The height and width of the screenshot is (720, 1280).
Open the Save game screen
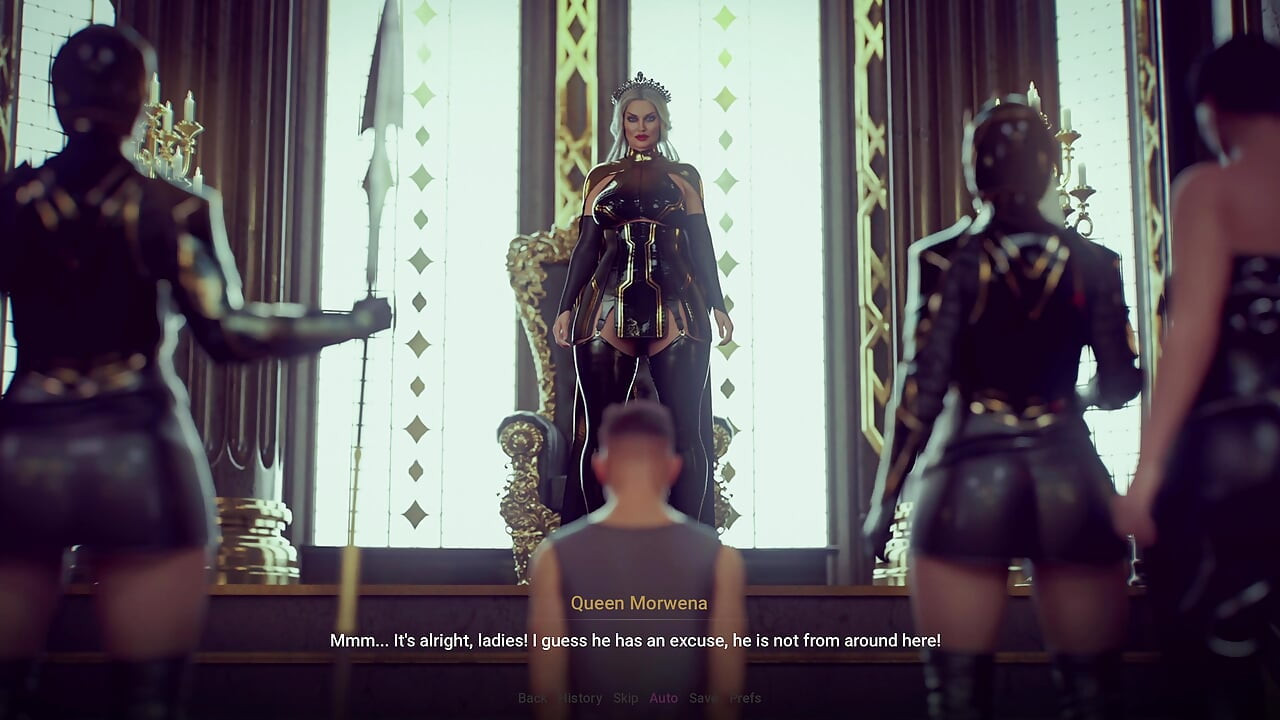click(x=703, y=698)
